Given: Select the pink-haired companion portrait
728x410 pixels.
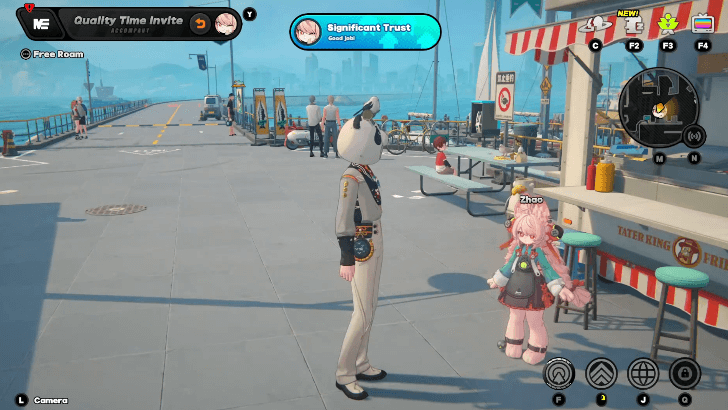Looking at the screenshot, I should 227,23.
